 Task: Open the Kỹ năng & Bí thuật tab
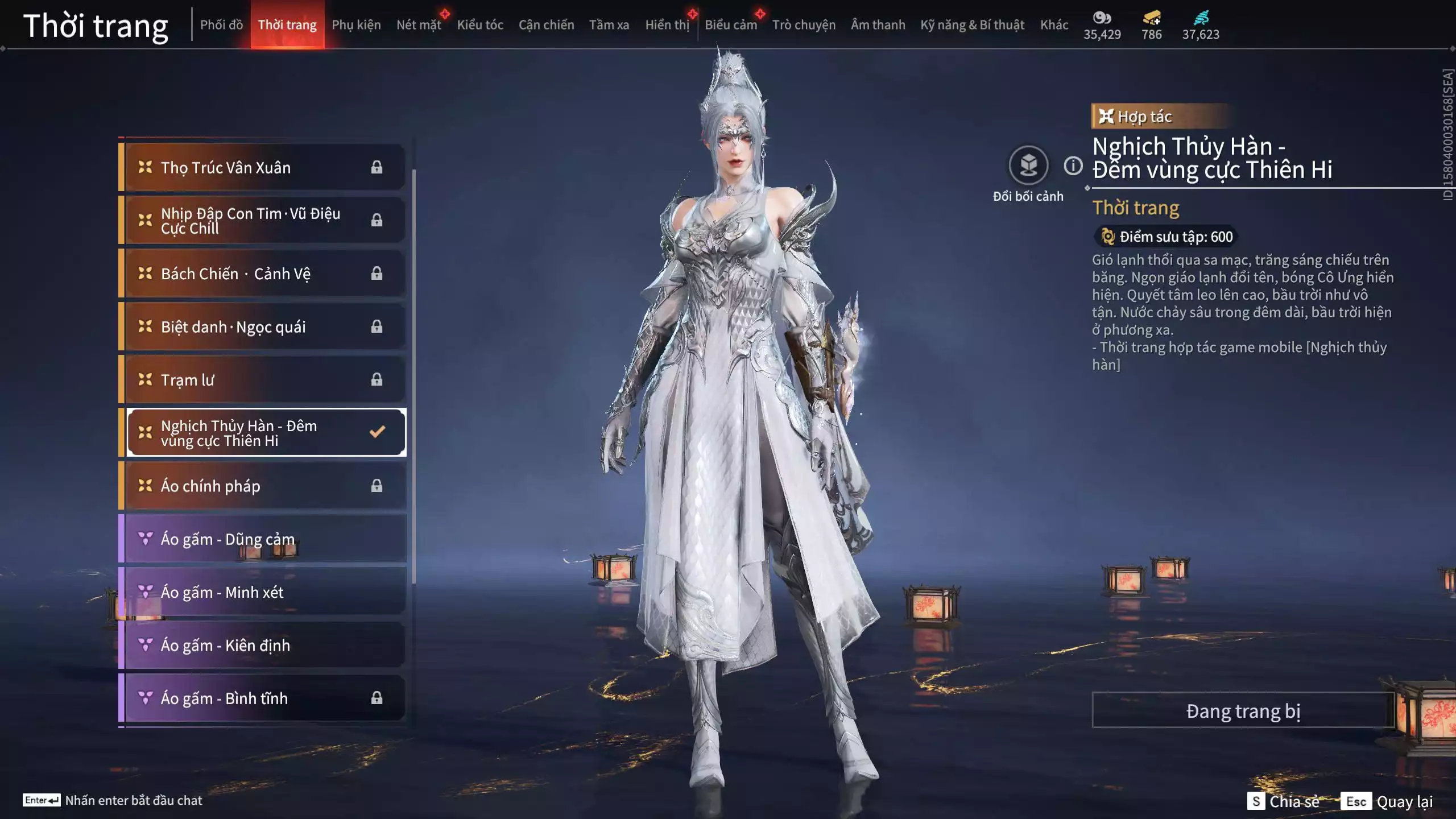pos(972,25)
